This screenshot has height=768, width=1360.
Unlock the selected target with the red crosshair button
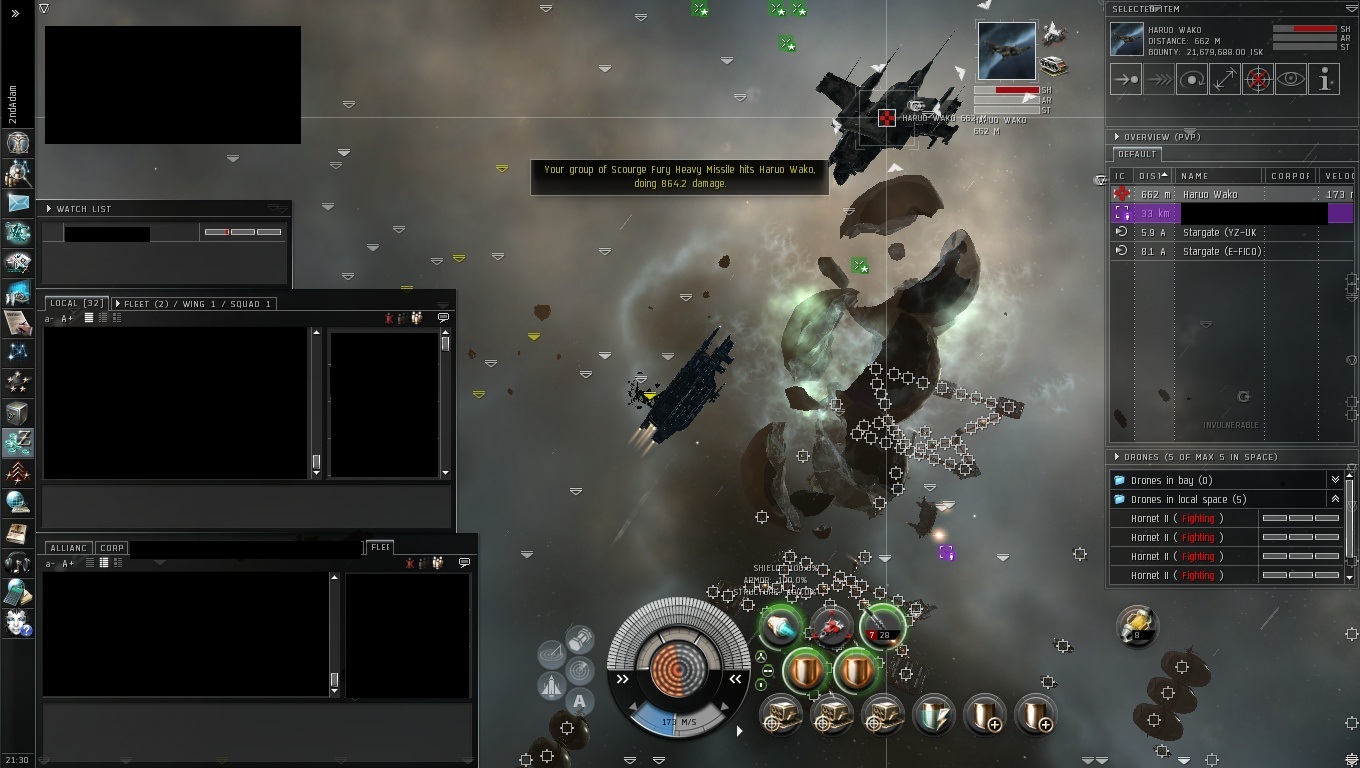(x=1257, y=80)
